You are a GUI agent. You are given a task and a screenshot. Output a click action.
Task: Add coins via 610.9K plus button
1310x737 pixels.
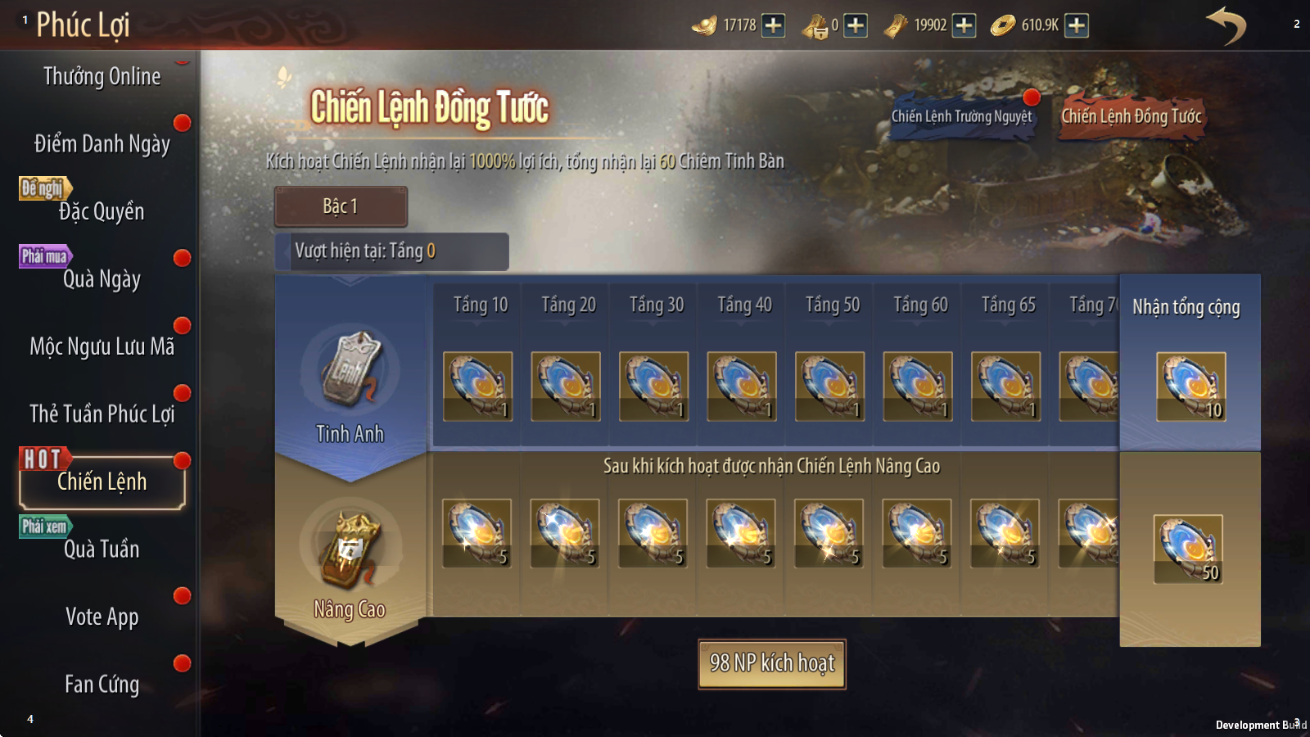[1076, 25]
